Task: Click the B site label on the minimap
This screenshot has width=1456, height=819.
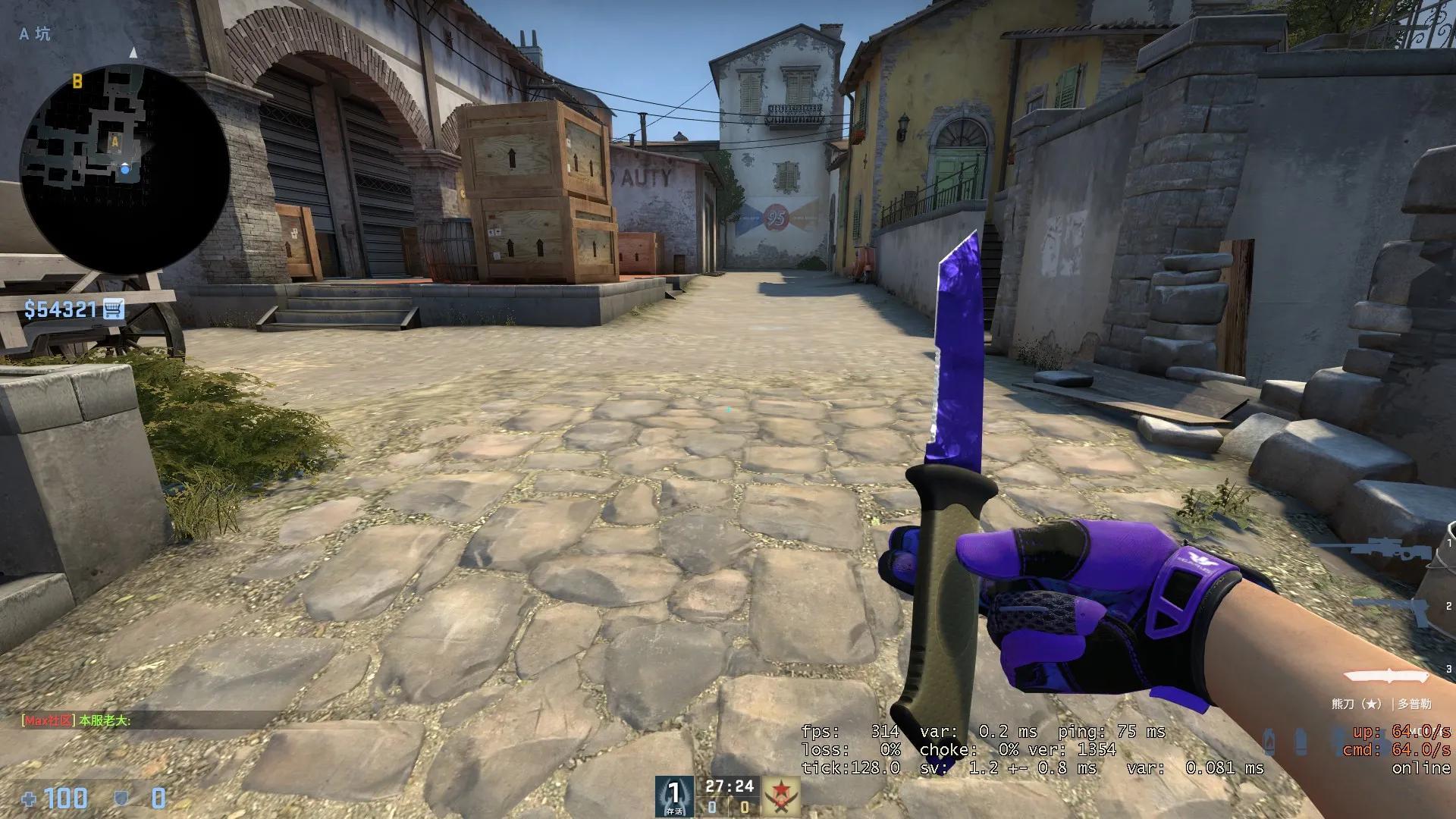Action: [76, 80]
